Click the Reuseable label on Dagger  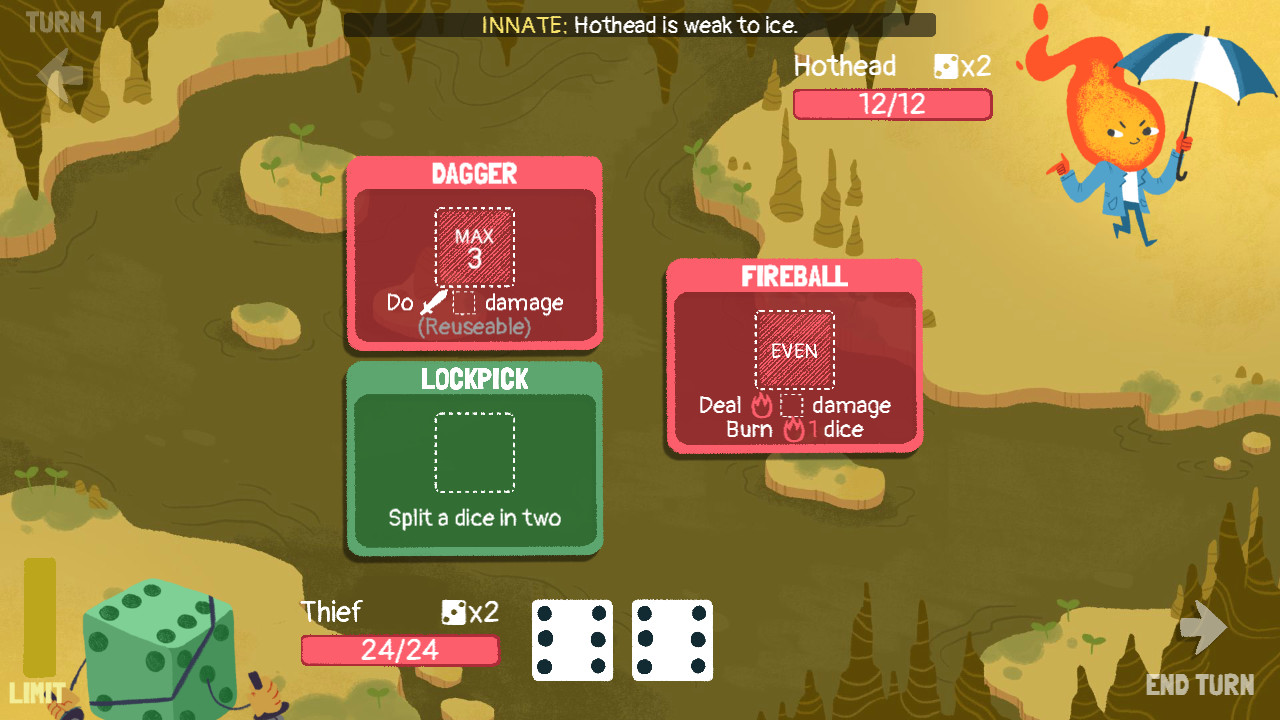(x=474, y=324)
